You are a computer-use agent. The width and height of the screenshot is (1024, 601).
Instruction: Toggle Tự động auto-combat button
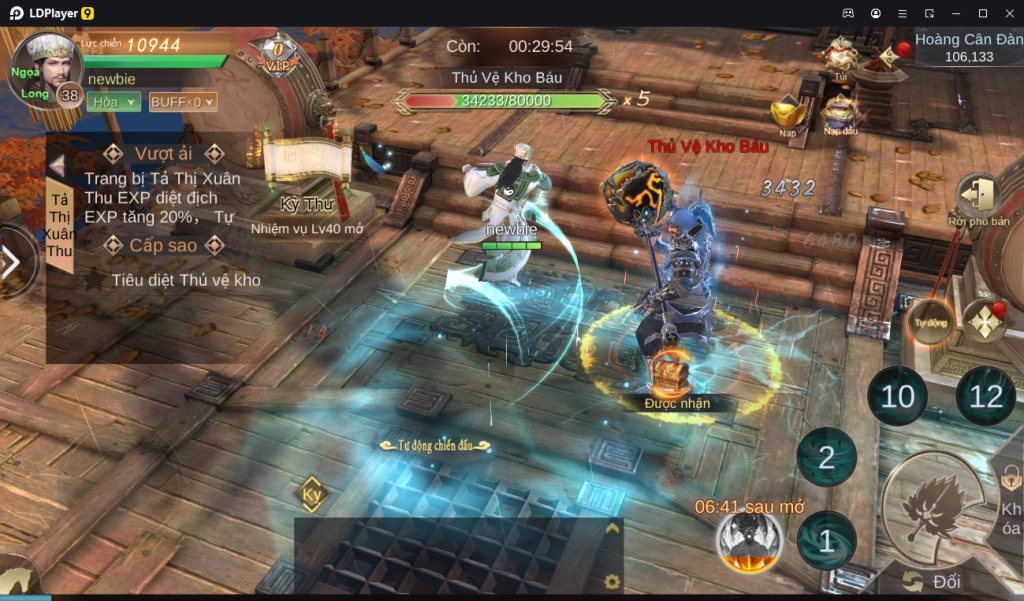tap(929, 322)
